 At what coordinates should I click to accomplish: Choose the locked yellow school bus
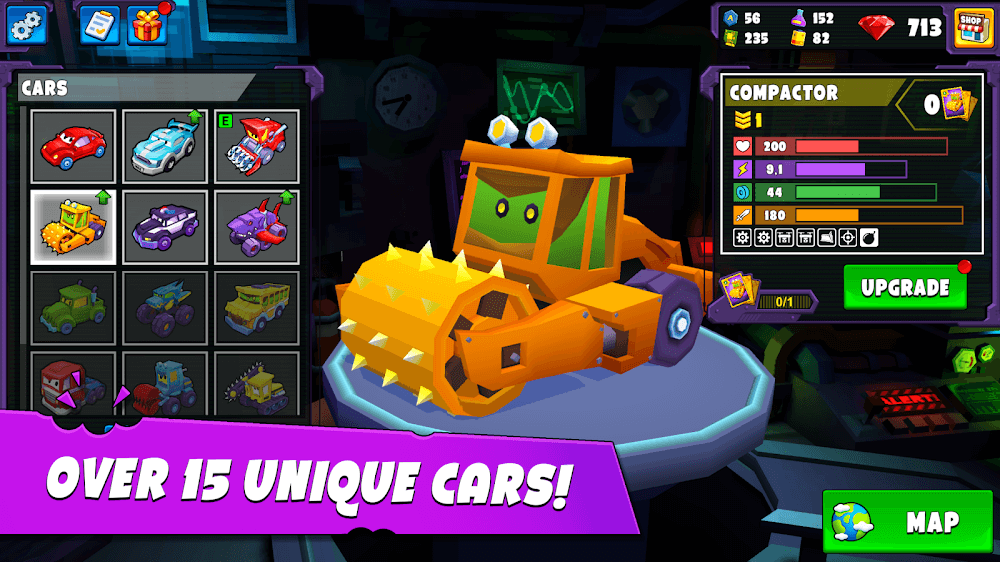tap(256, 307)
